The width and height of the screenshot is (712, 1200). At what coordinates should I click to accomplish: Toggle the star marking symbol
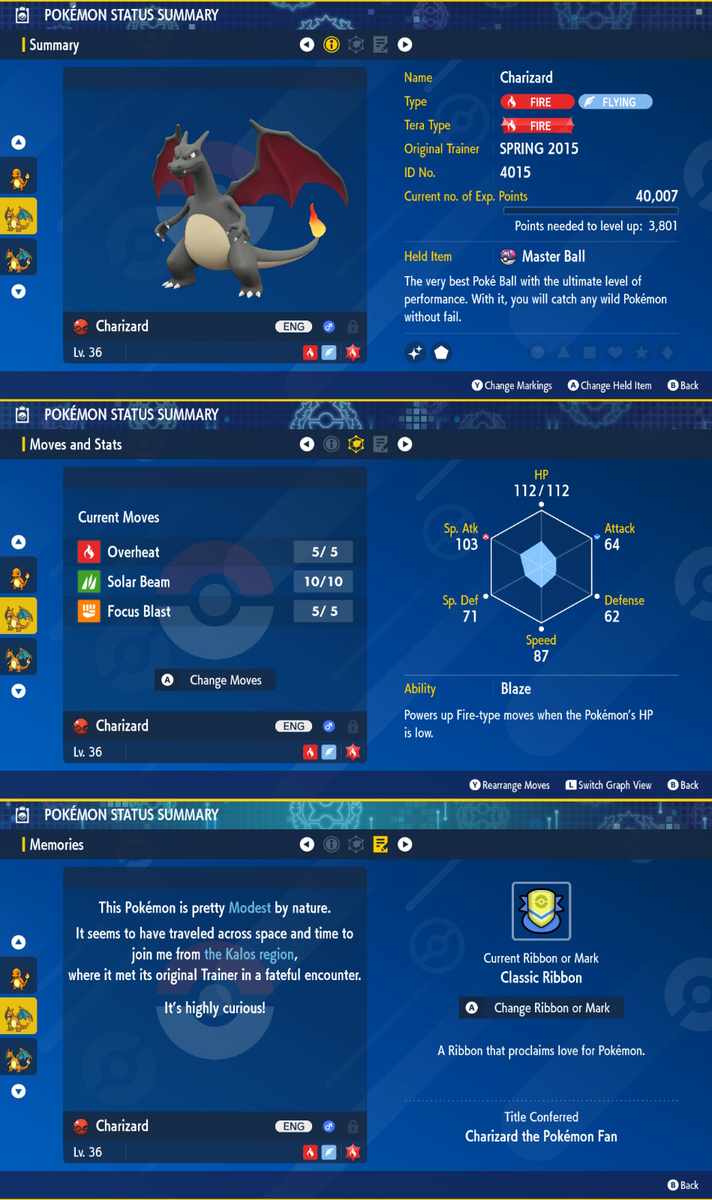642,353
